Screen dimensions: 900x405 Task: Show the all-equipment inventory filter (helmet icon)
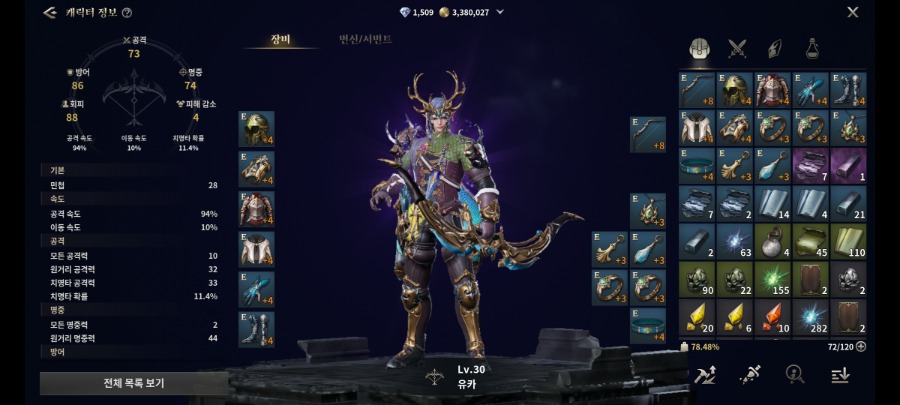pos(700,48)
